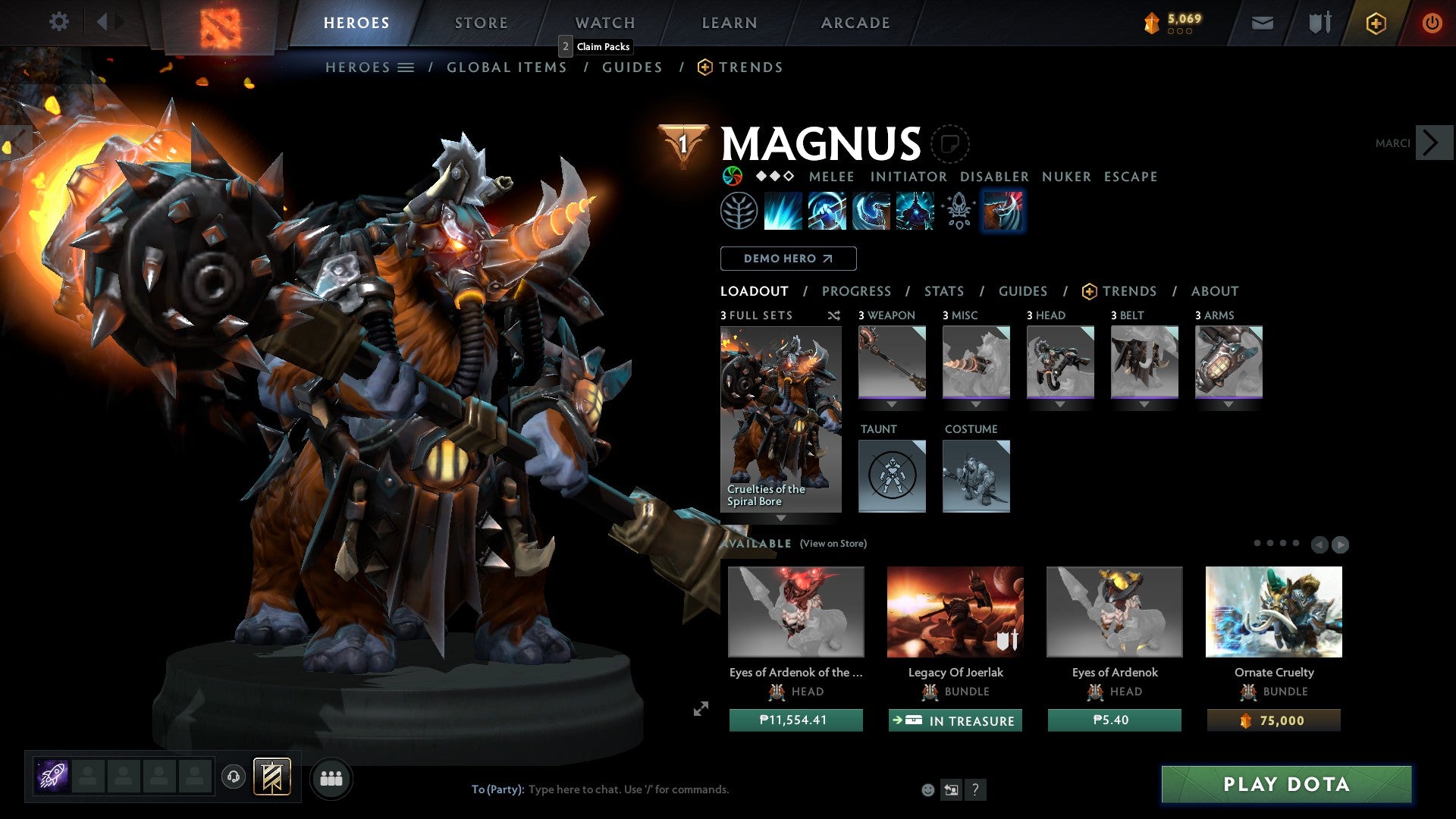Switch to the STORE tab
This screenshot has height=819, width=1456.
(481, 23)
